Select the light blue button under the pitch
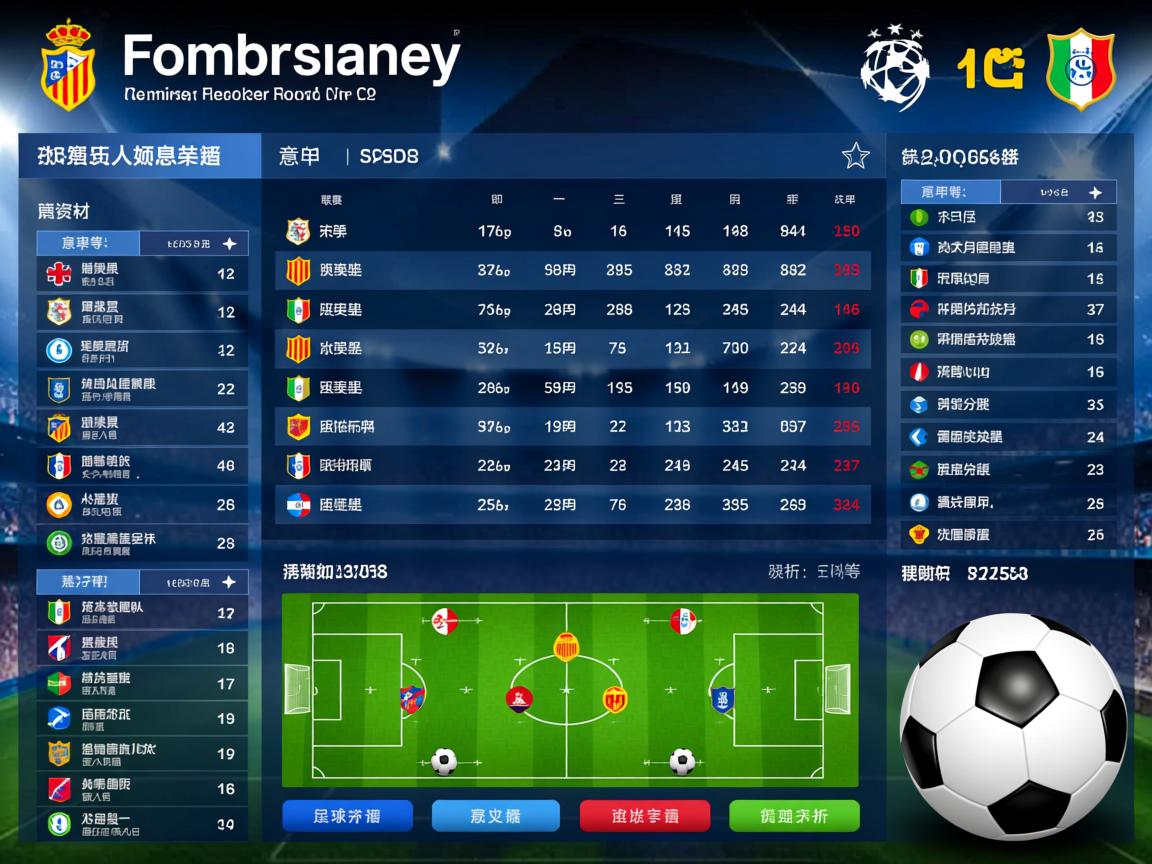The width and height of the screenshot is (1152, 864). [x=495, y=815]
